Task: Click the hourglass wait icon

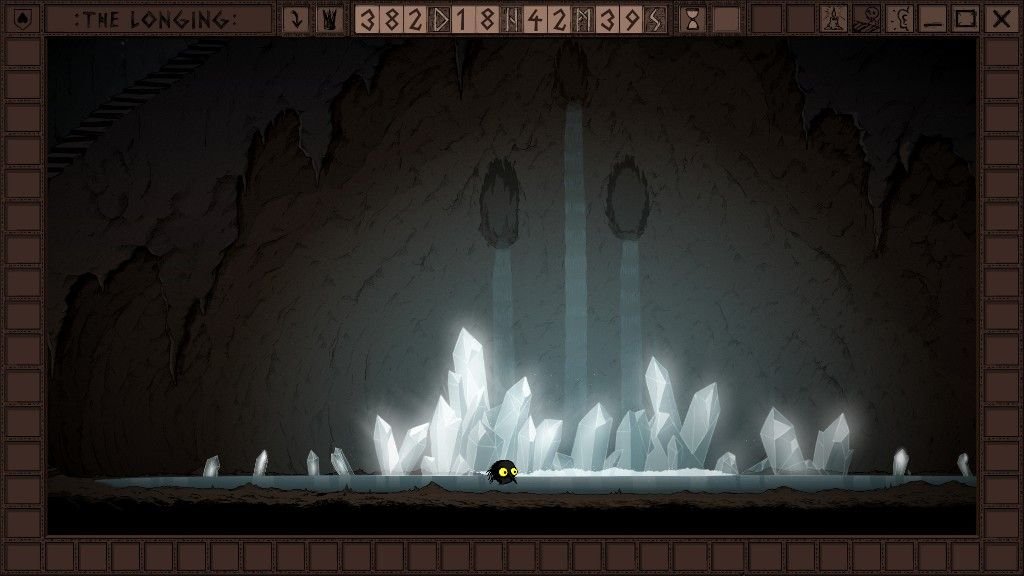Action: tap(692, 19)
